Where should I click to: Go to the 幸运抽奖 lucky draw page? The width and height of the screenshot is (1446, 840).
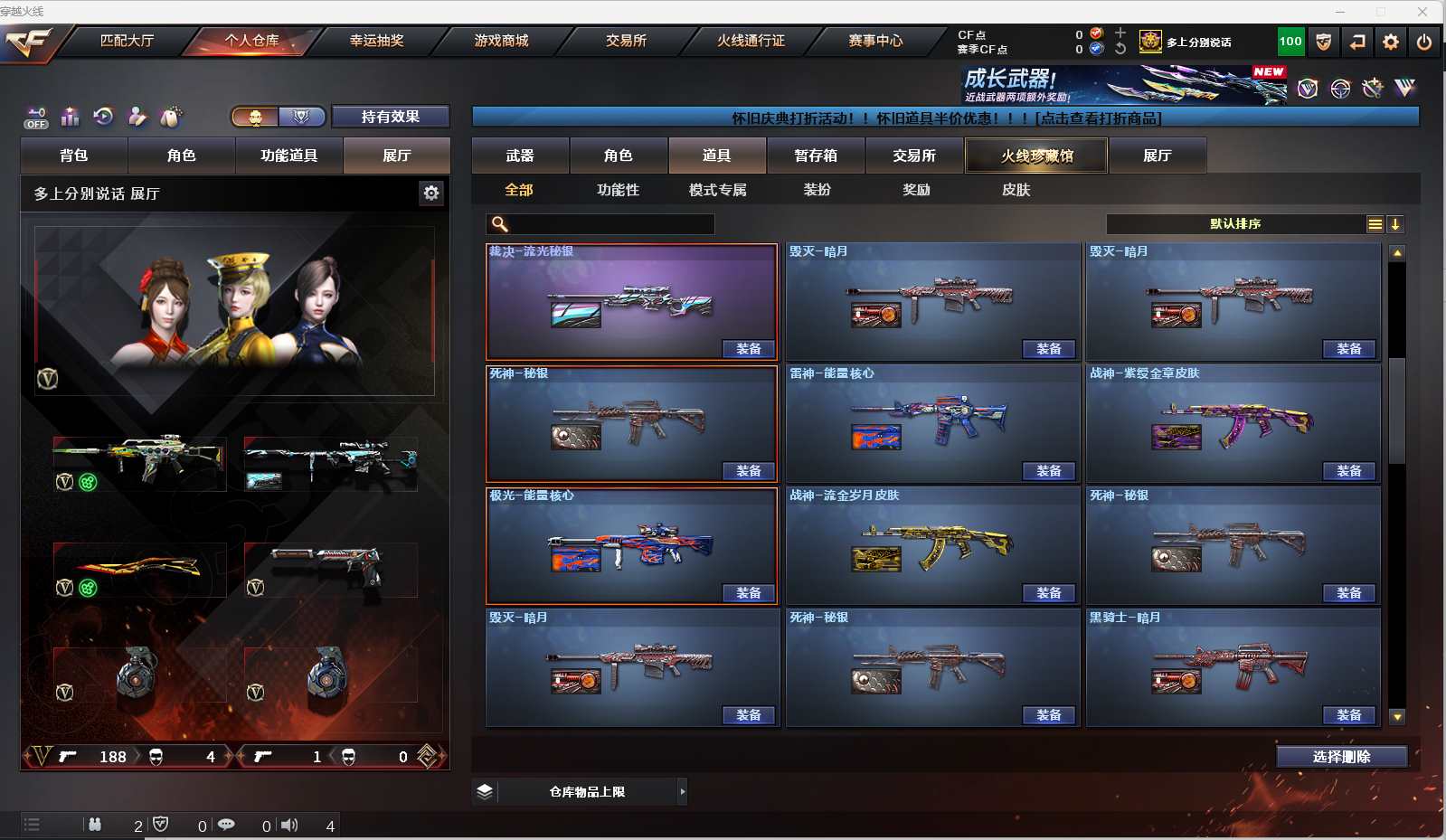pyautogui.click(x=376, y=41)
